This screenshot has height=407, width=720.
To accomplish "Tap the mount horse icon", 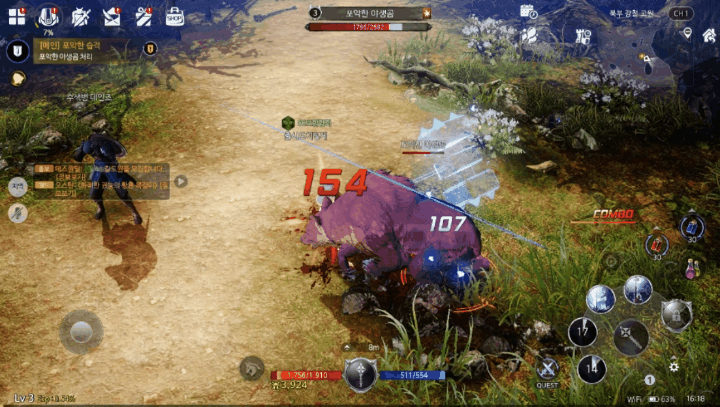I will (x=251, y=367).
